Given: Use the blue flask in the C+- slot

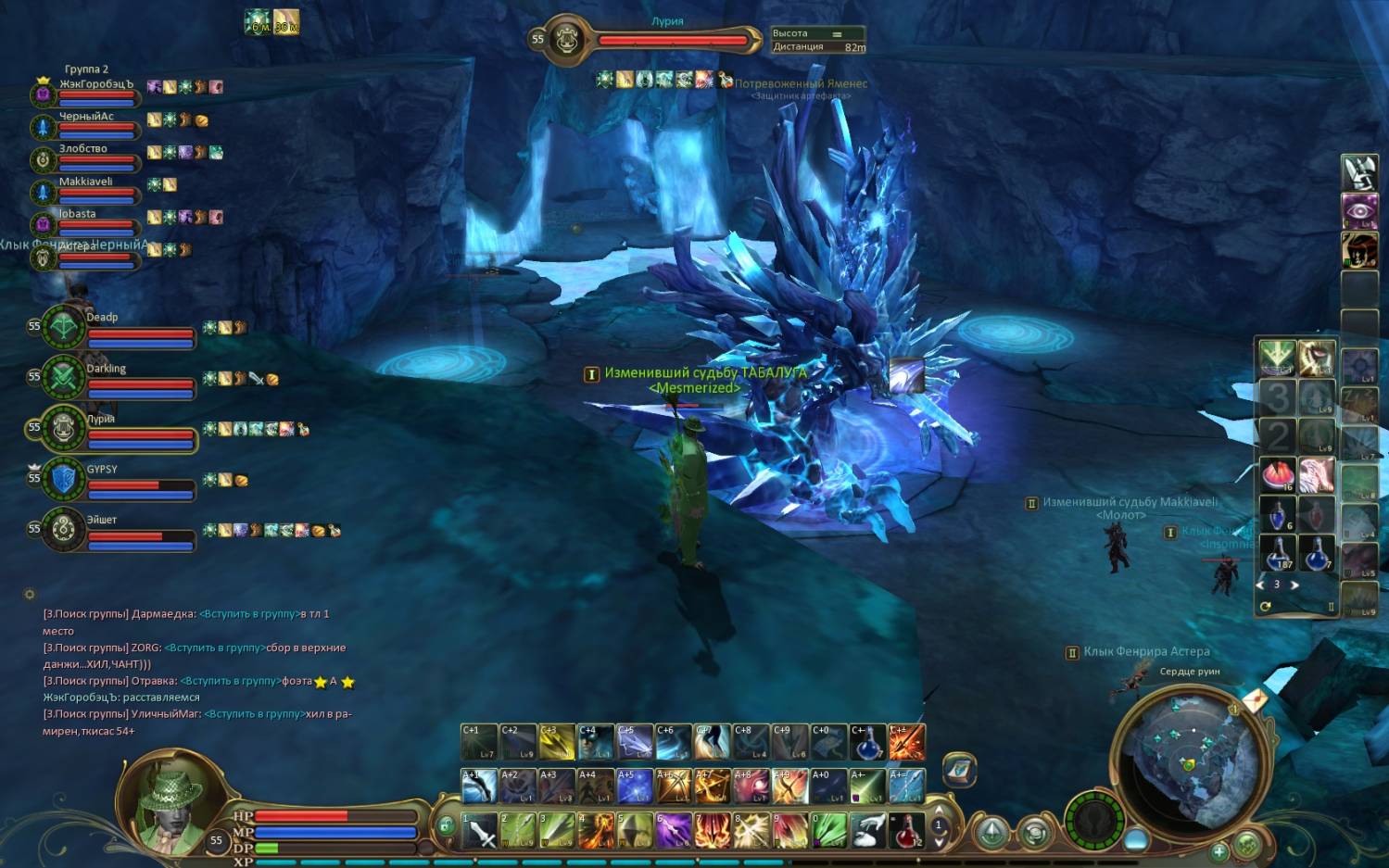Looking at the screenshot, I should point(867,742).
